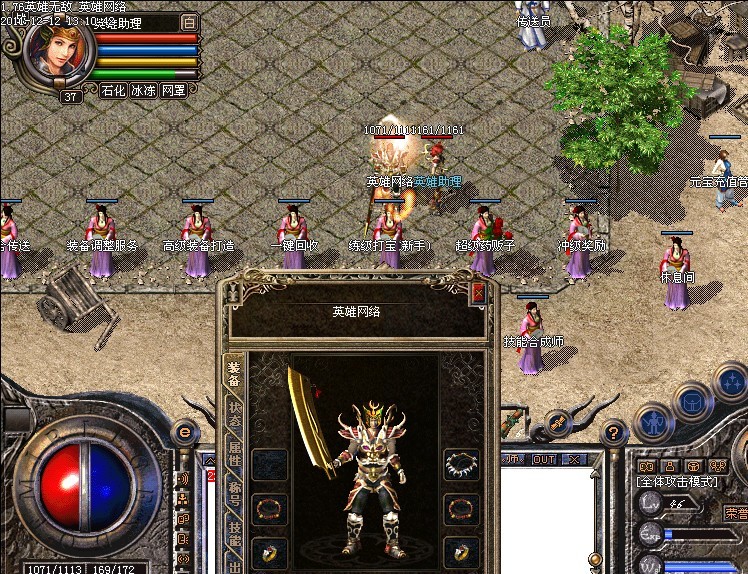Open the character figure round button
Image resolution: width=748 pixels, height=574 pixels.
(x=653, y=420)
